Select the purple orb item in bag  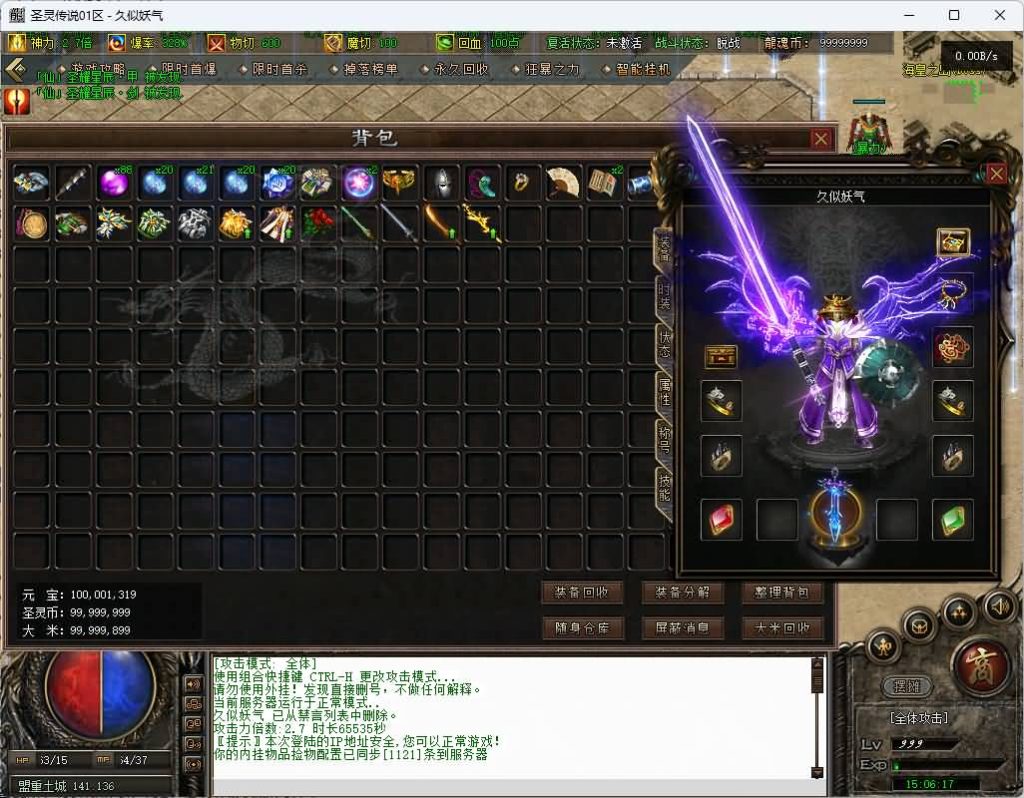[x=112, y=182]
